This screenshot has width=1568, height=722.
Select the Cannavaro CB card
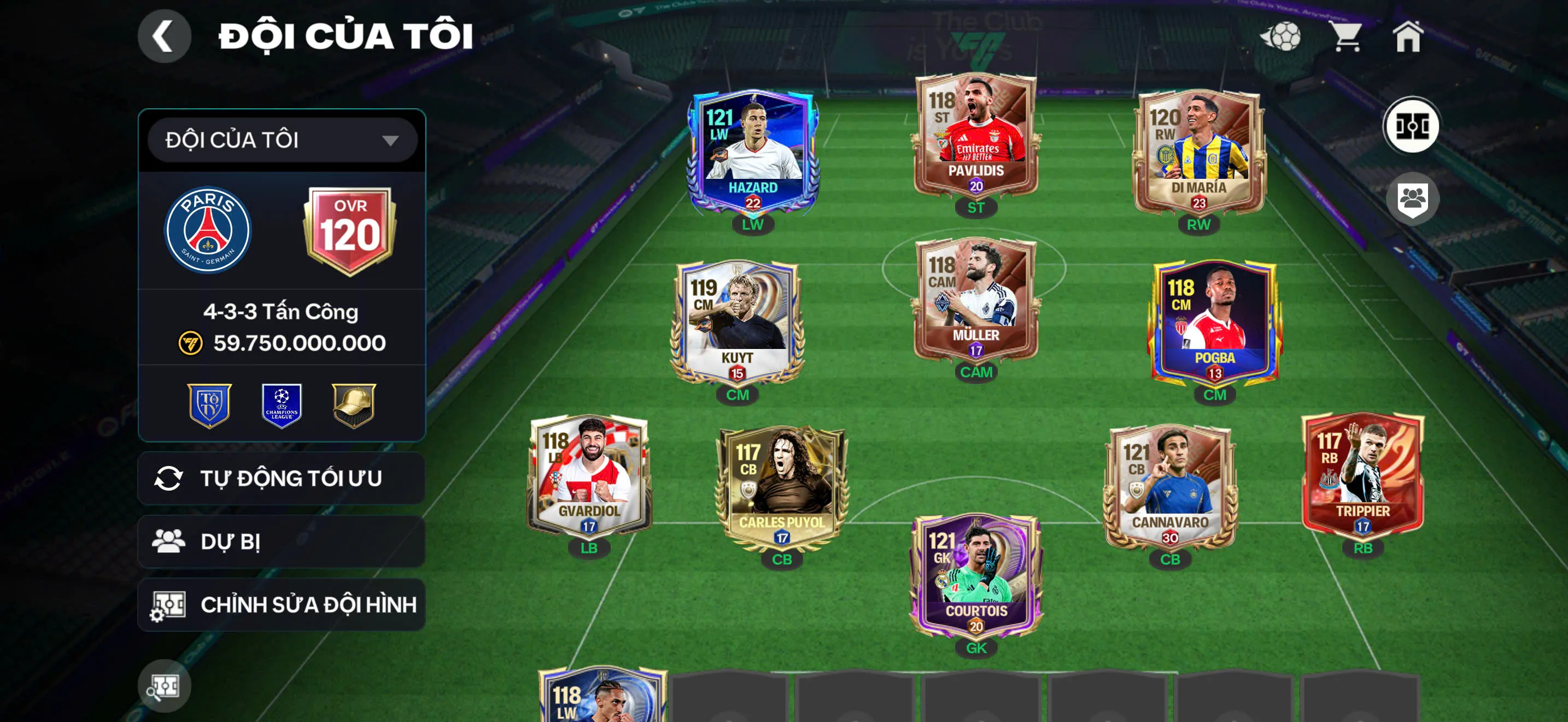click(x=1170, y=486)
